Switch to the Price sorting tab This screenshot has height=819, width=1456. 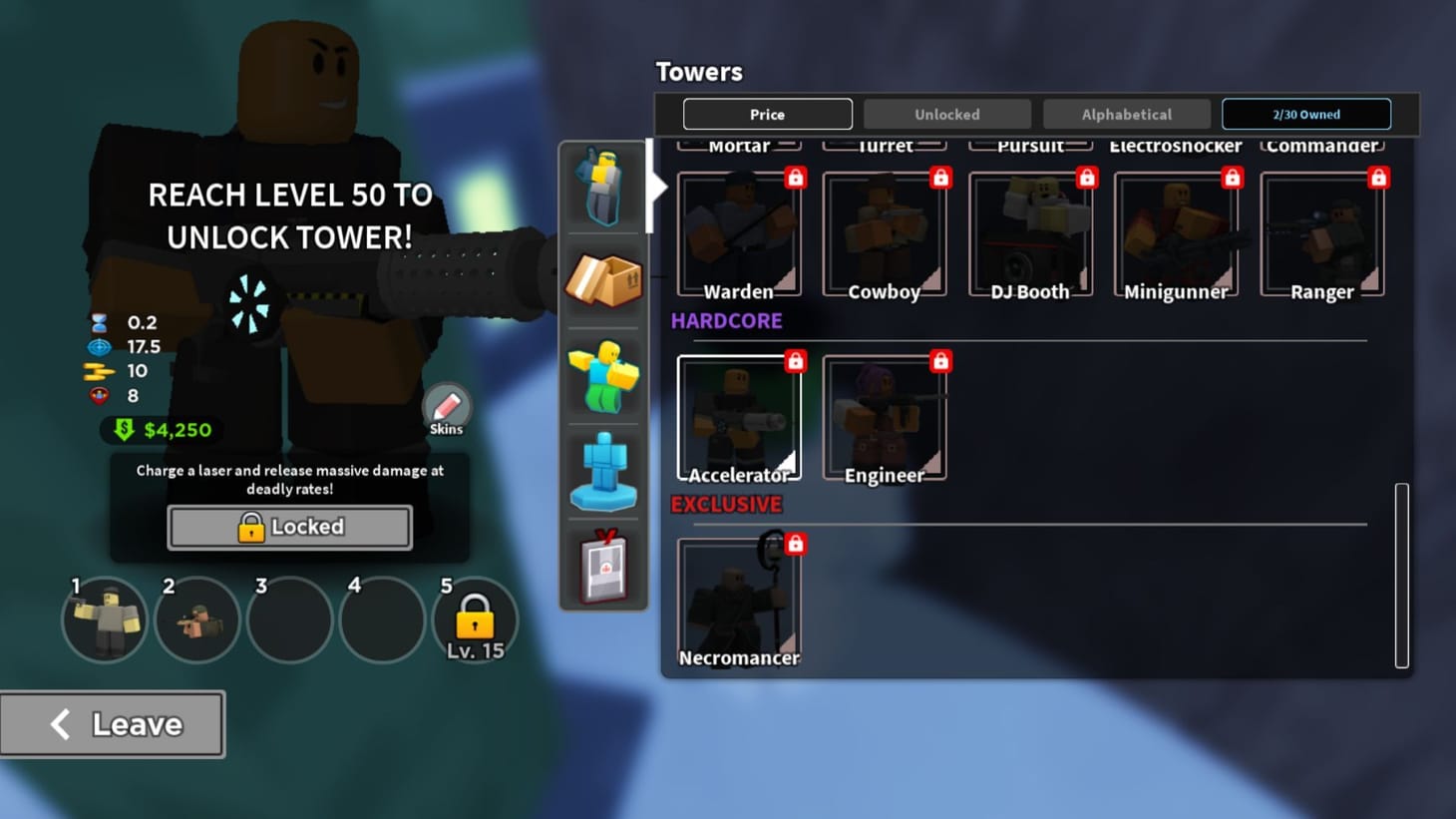767,114
